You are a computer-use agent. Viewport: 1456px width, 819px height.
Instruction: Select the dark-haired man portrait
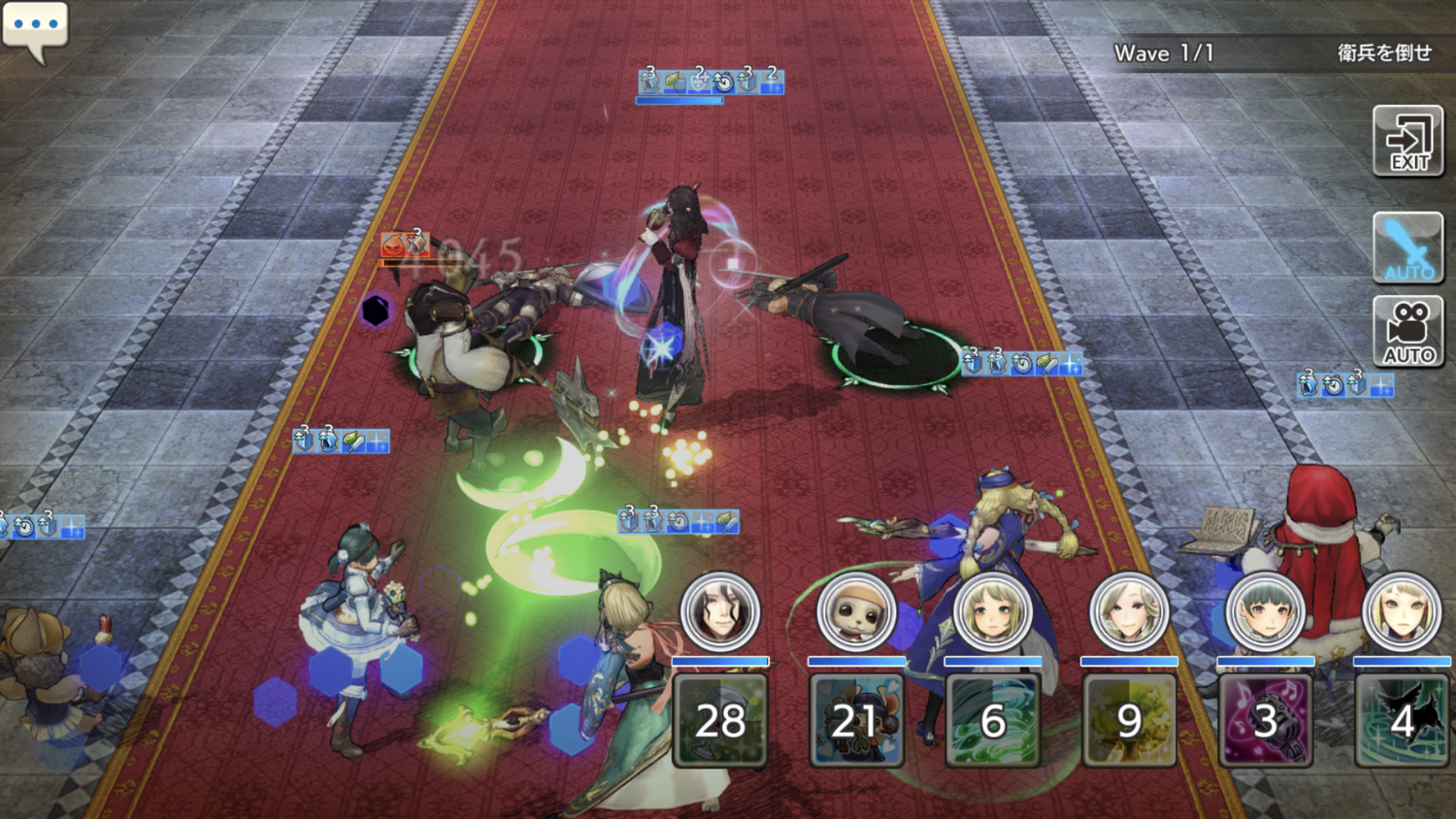tap(720, 611)
